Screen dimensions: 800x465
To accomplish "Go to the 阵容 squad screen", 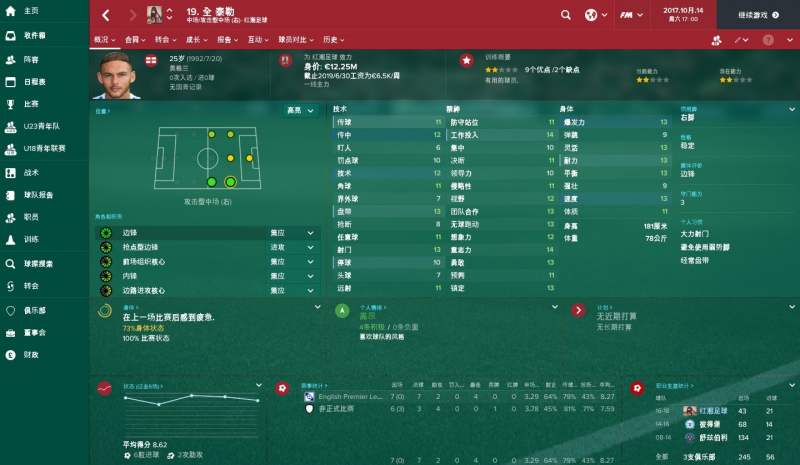I will [x=30, y=58].
